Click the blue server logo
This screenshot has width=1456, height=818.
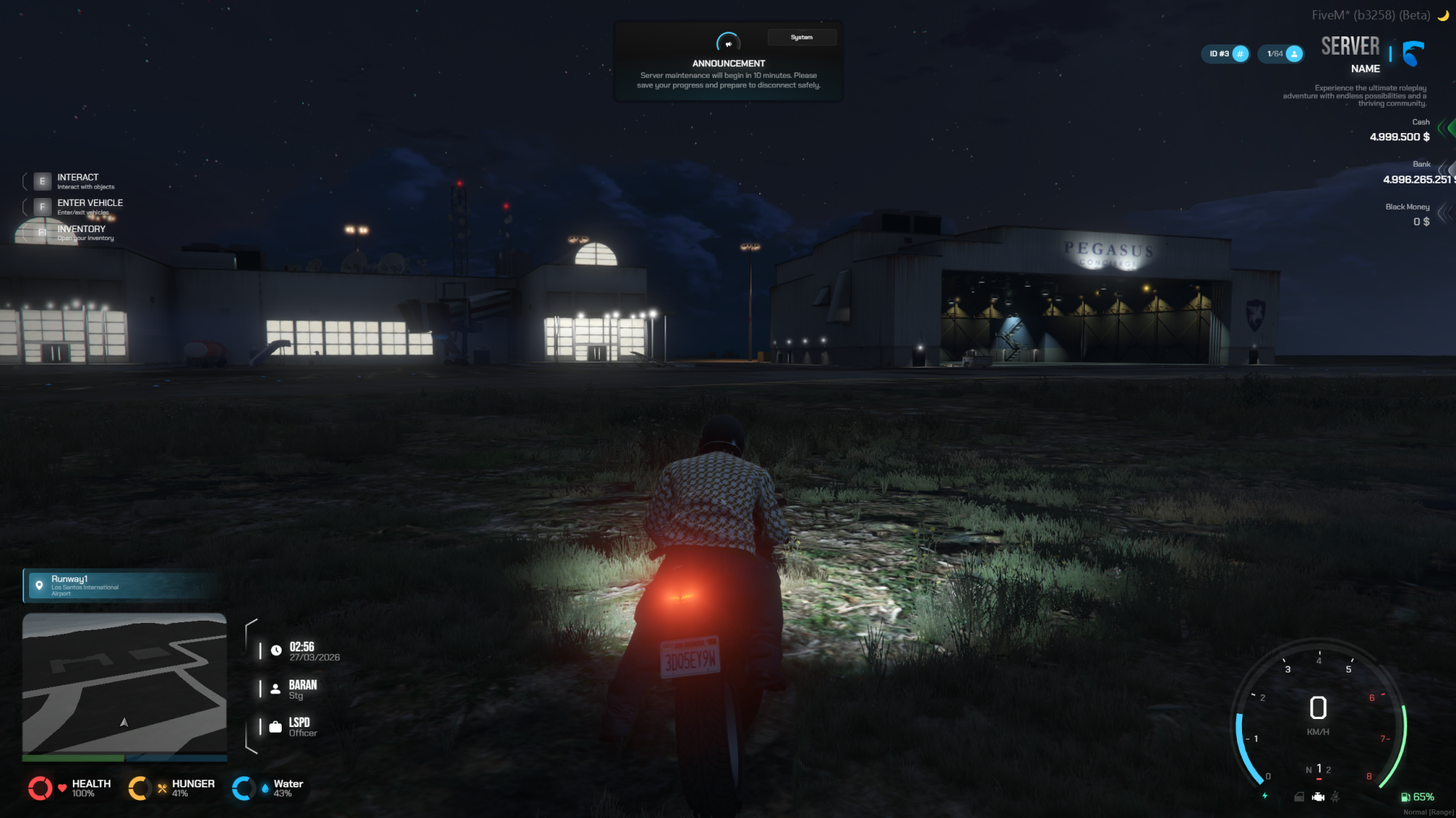pyautogui.click(x=1413, y=54)
